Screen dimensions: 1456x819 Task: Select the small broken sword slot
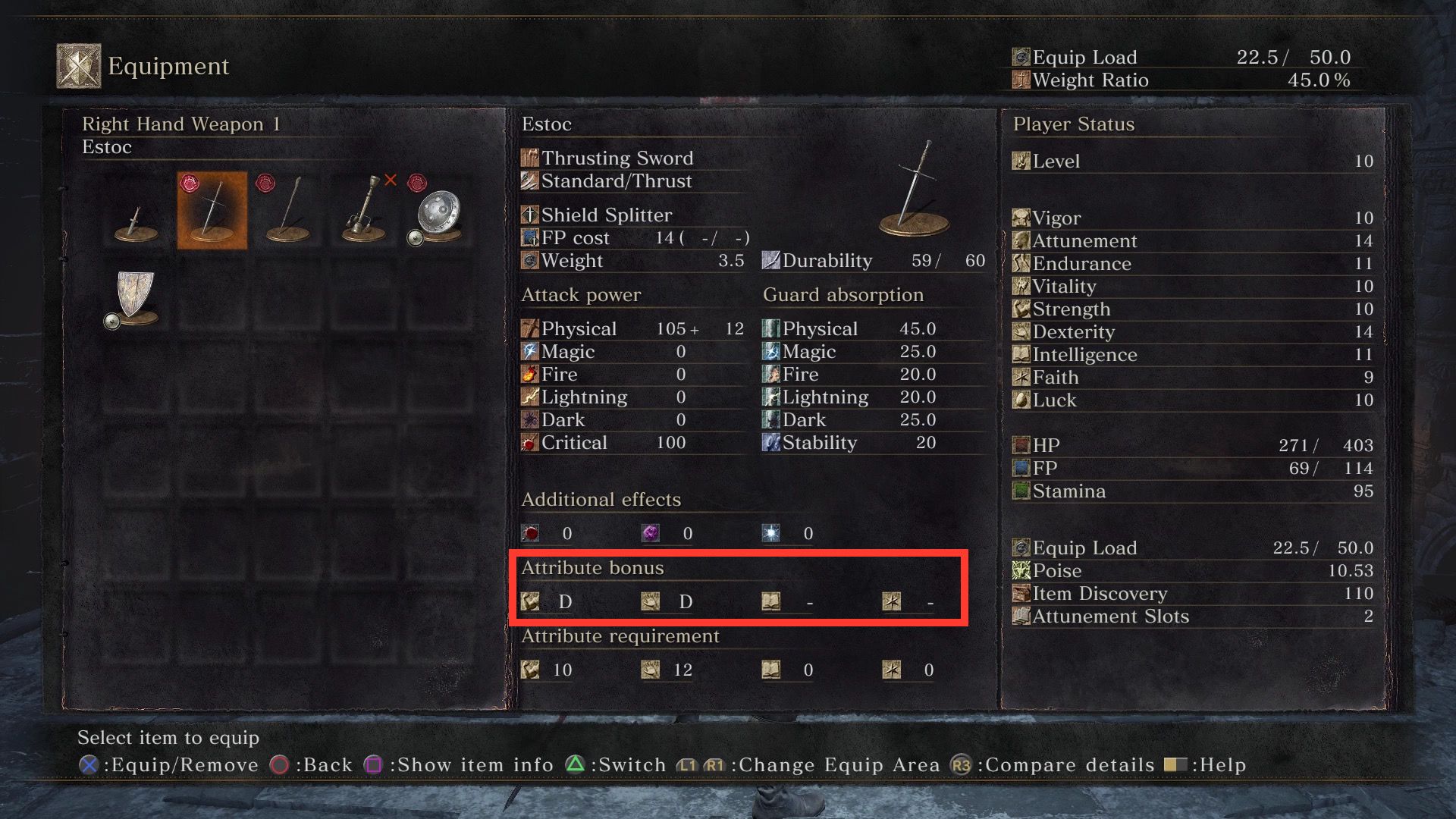pos(136,212)
